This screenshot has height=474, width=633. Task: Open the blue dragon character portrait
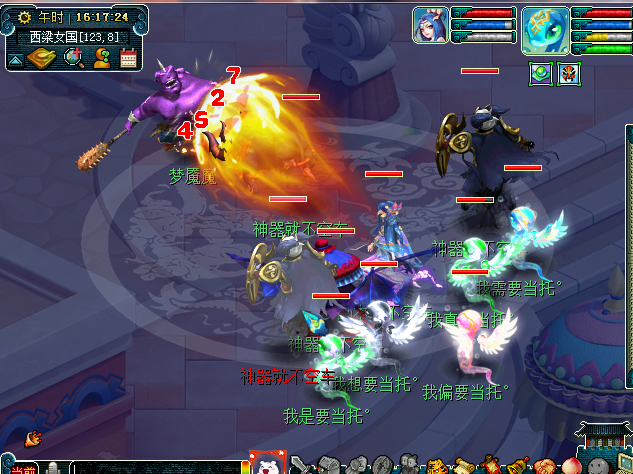click(x=546, y=25)
